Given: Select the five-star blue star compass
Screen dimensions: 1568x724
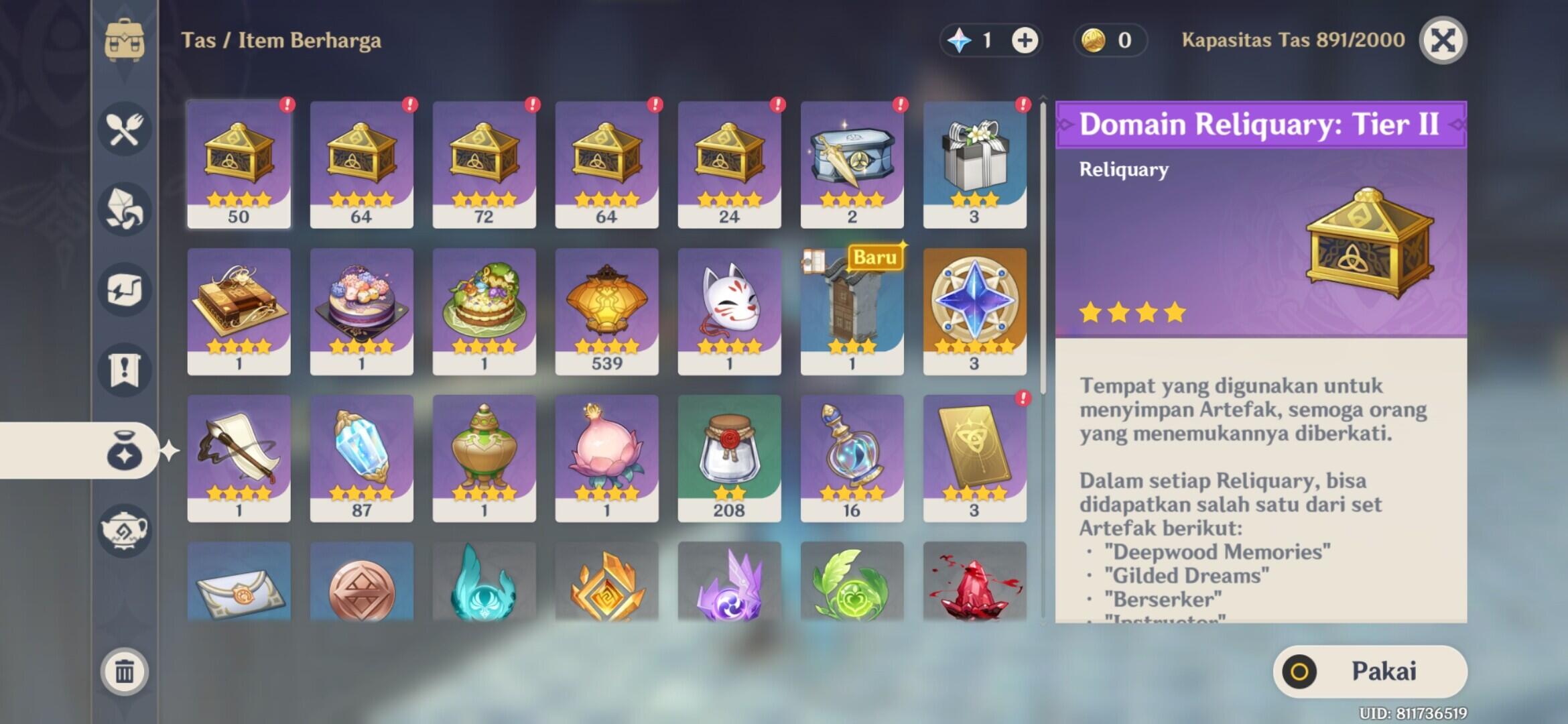Looking at the screenshot, I should 974,311.
